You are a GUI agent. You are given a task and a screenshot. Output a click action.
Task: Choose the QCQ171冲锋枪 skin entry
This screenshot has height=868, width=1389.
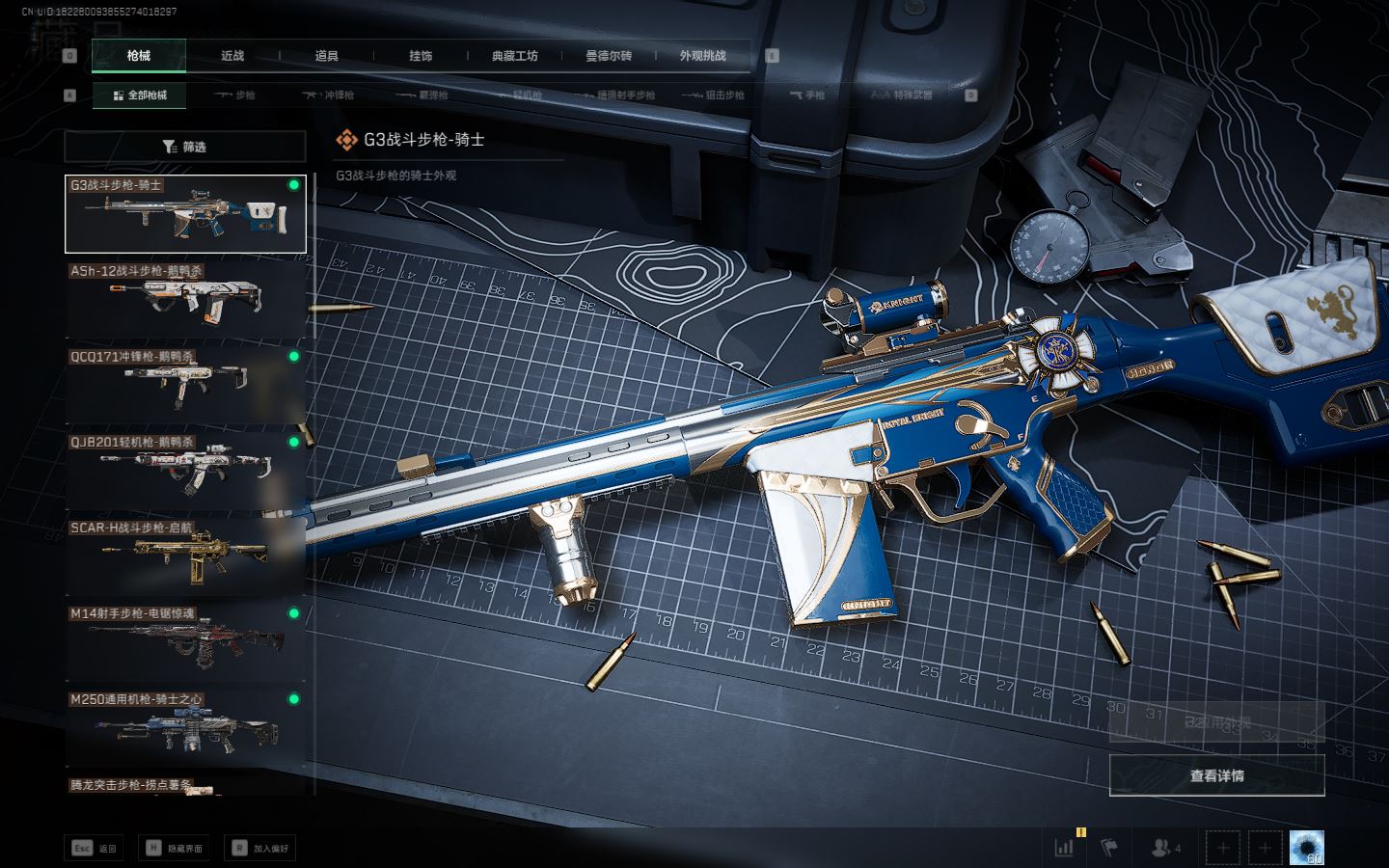coord(185,386)
